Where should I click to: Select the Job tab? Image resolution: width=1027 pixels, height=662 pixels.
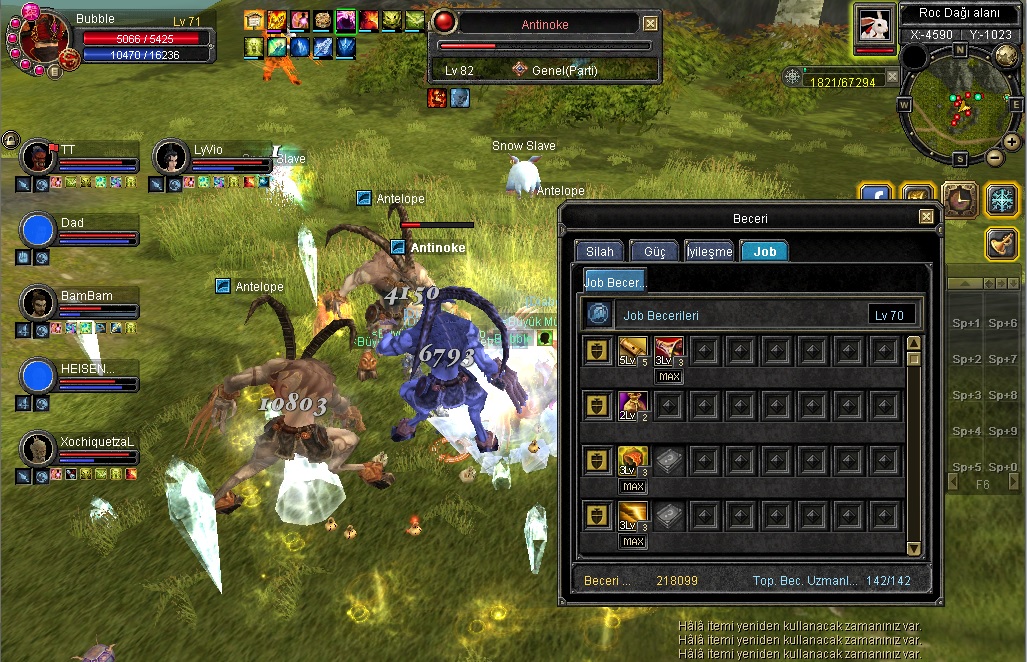765,251
